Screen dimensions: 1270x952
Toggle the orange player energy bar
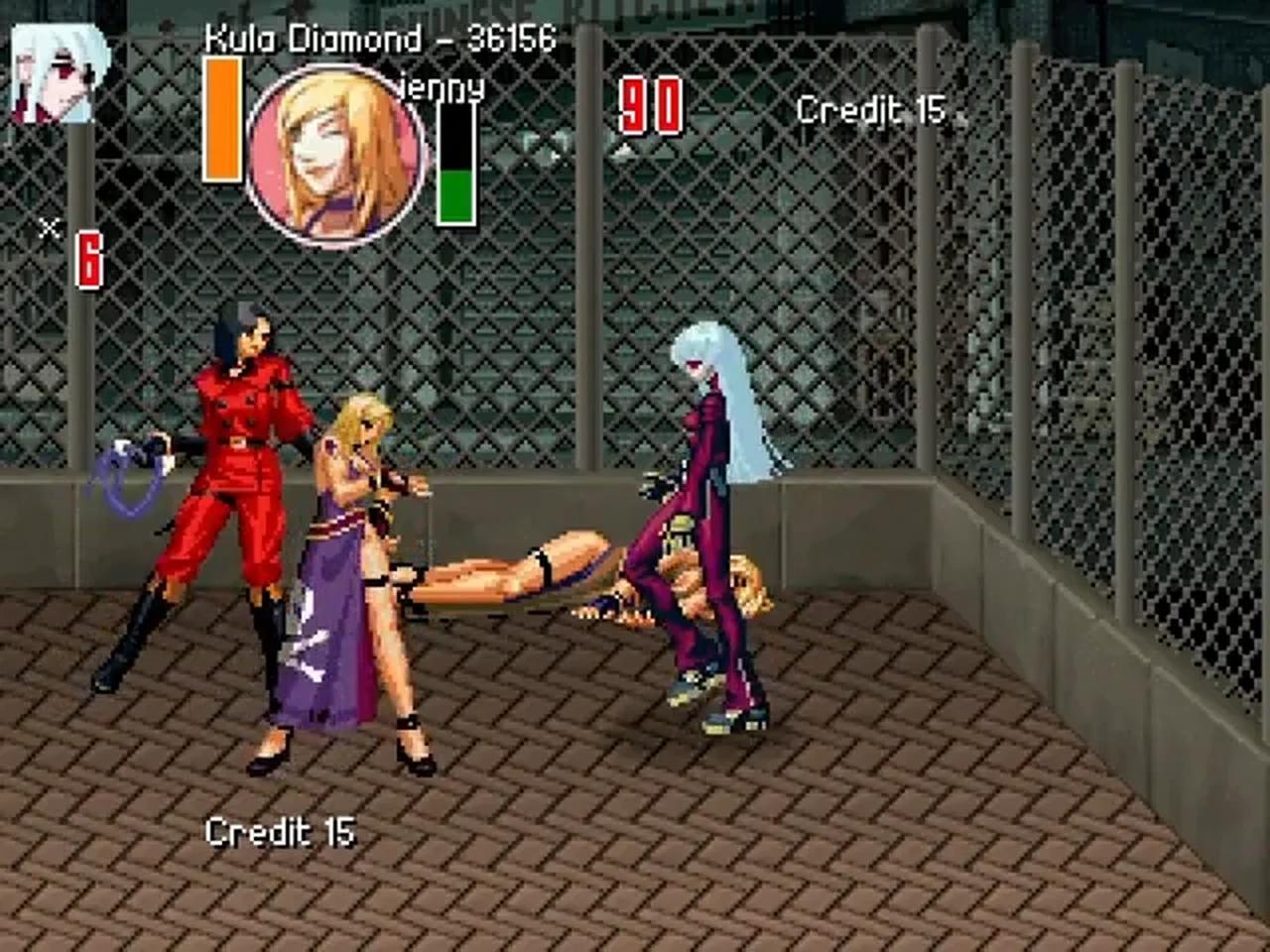[x=220, y=119]
